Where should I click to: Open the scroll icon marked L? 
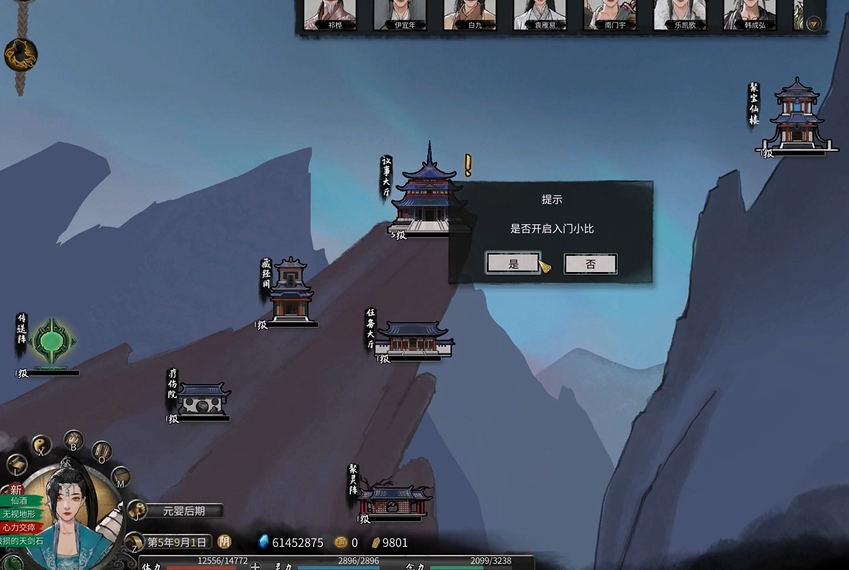17,465
